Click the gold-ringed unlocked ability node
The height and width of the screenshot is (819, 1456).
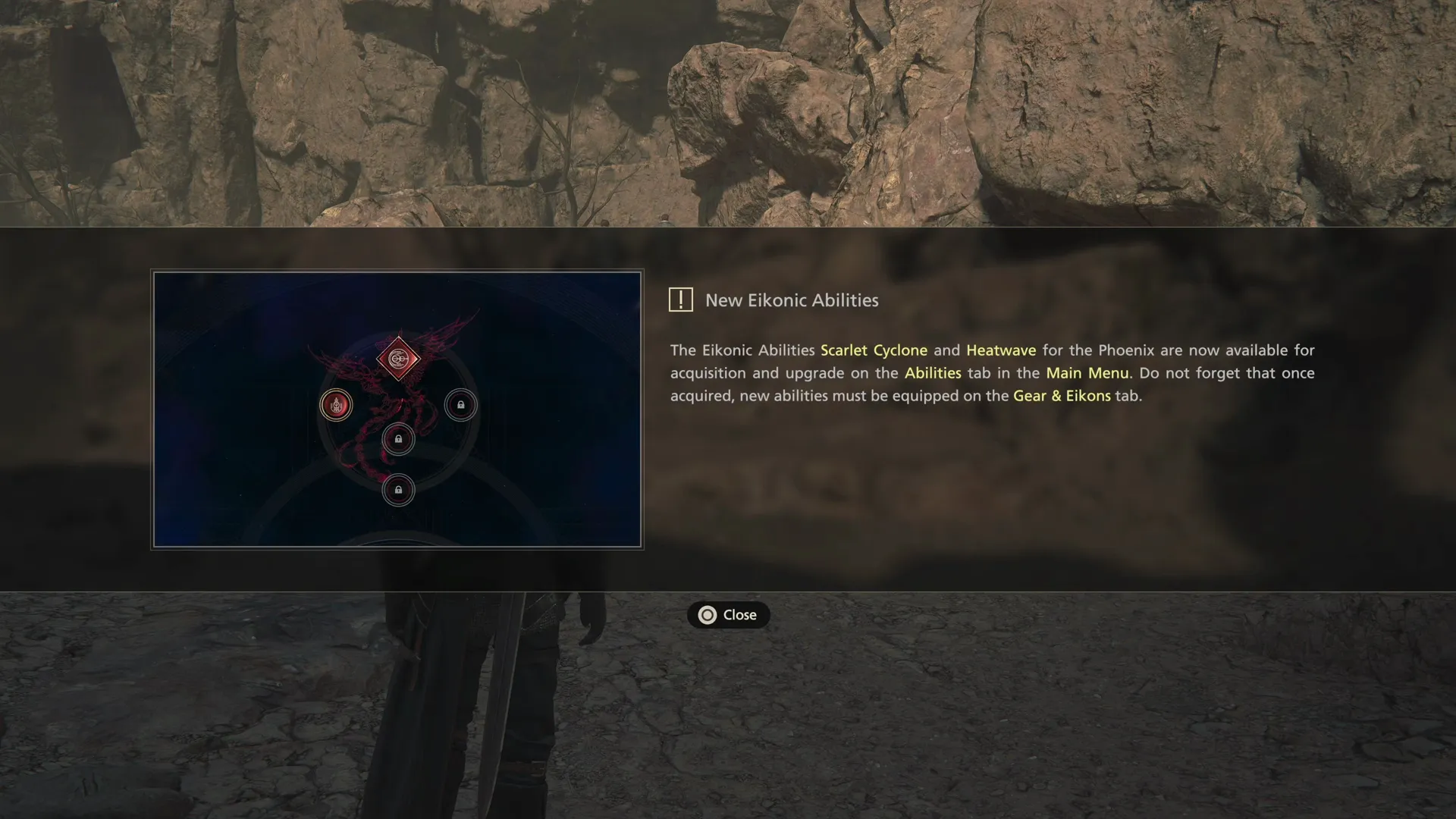336,406
